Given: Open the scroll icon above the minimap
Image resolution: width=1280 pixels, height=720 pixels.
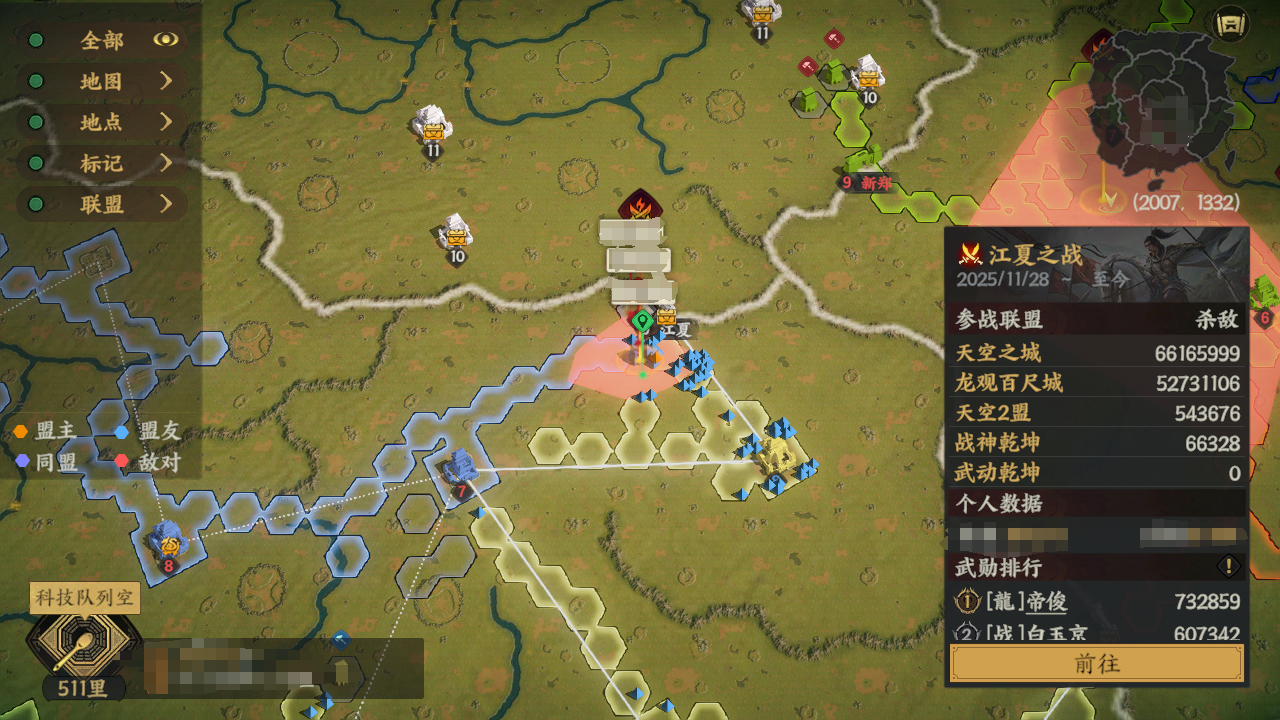Looking at the screenshot, I should pyautogui.click(x=1232, y=23).
